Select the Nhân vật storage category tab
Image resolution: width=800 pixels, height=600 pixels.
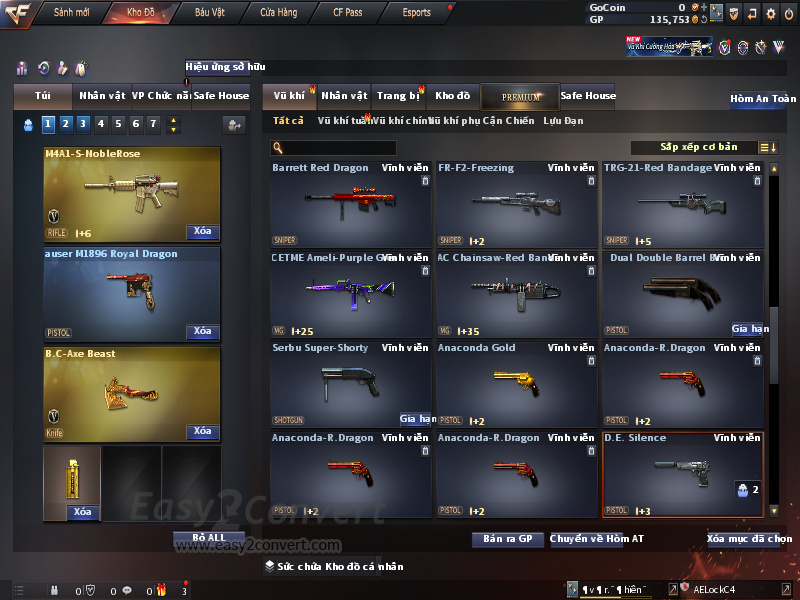tap(344, 96)
